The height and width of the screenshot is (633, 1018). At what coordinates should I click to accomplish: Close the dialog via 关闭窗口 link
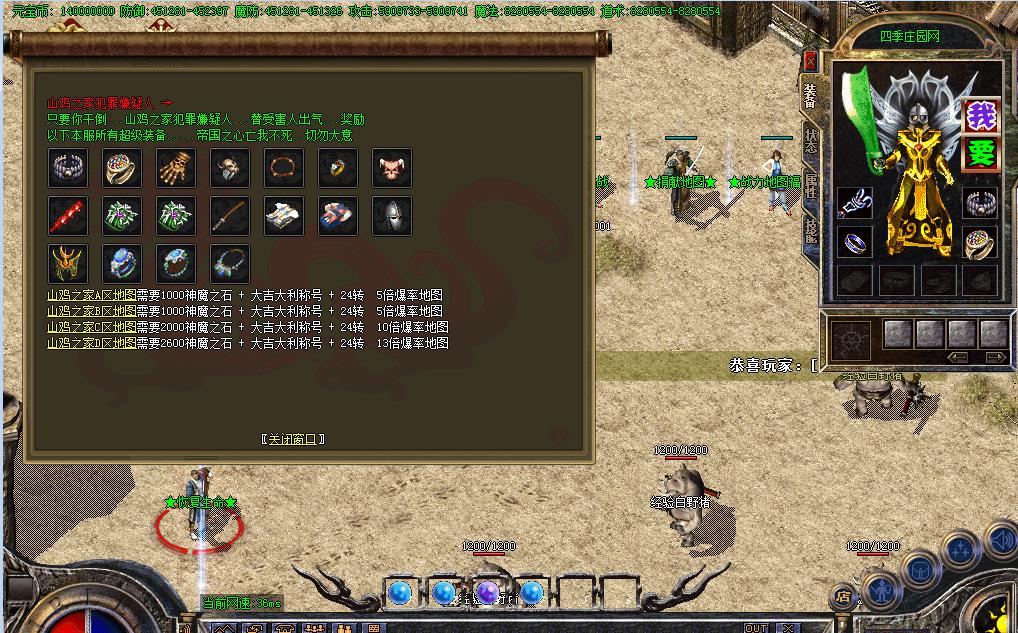(x=293, y=439)
